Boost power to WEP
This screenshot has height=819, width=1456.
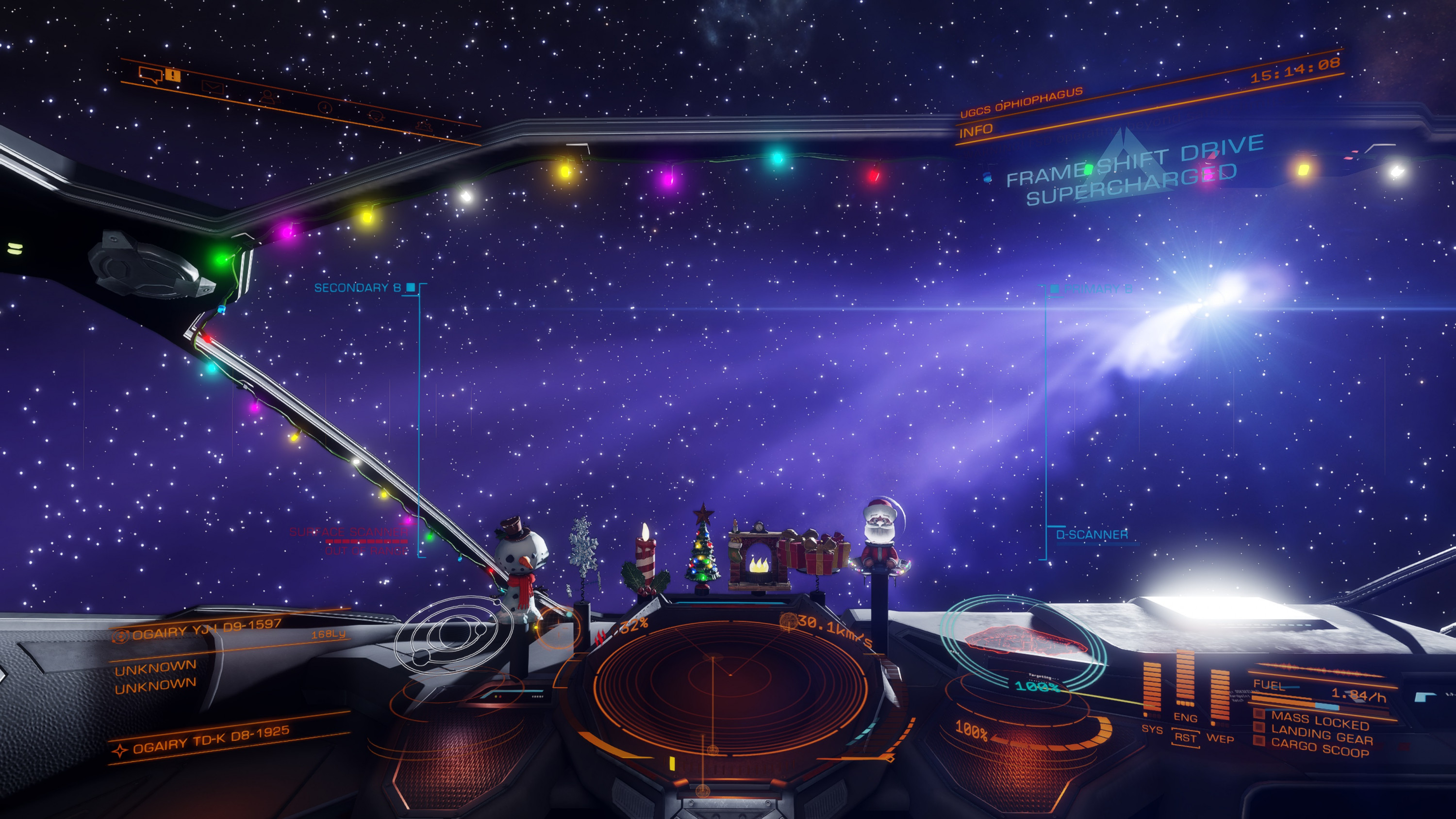(1220, 737)
